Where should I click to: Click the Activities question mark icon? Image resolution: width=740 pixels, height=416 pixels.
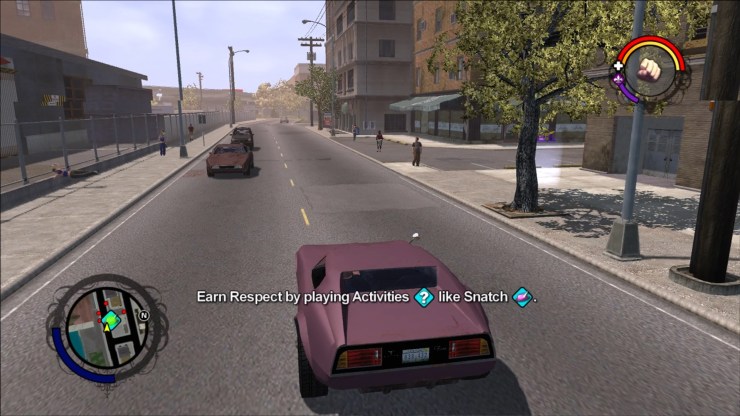(x=424, y=297)
